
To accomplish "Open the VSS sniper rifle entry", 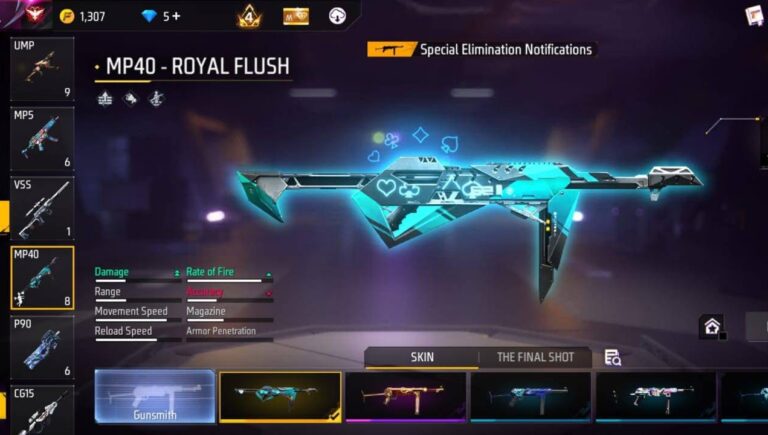I will (x=42, y=209).
